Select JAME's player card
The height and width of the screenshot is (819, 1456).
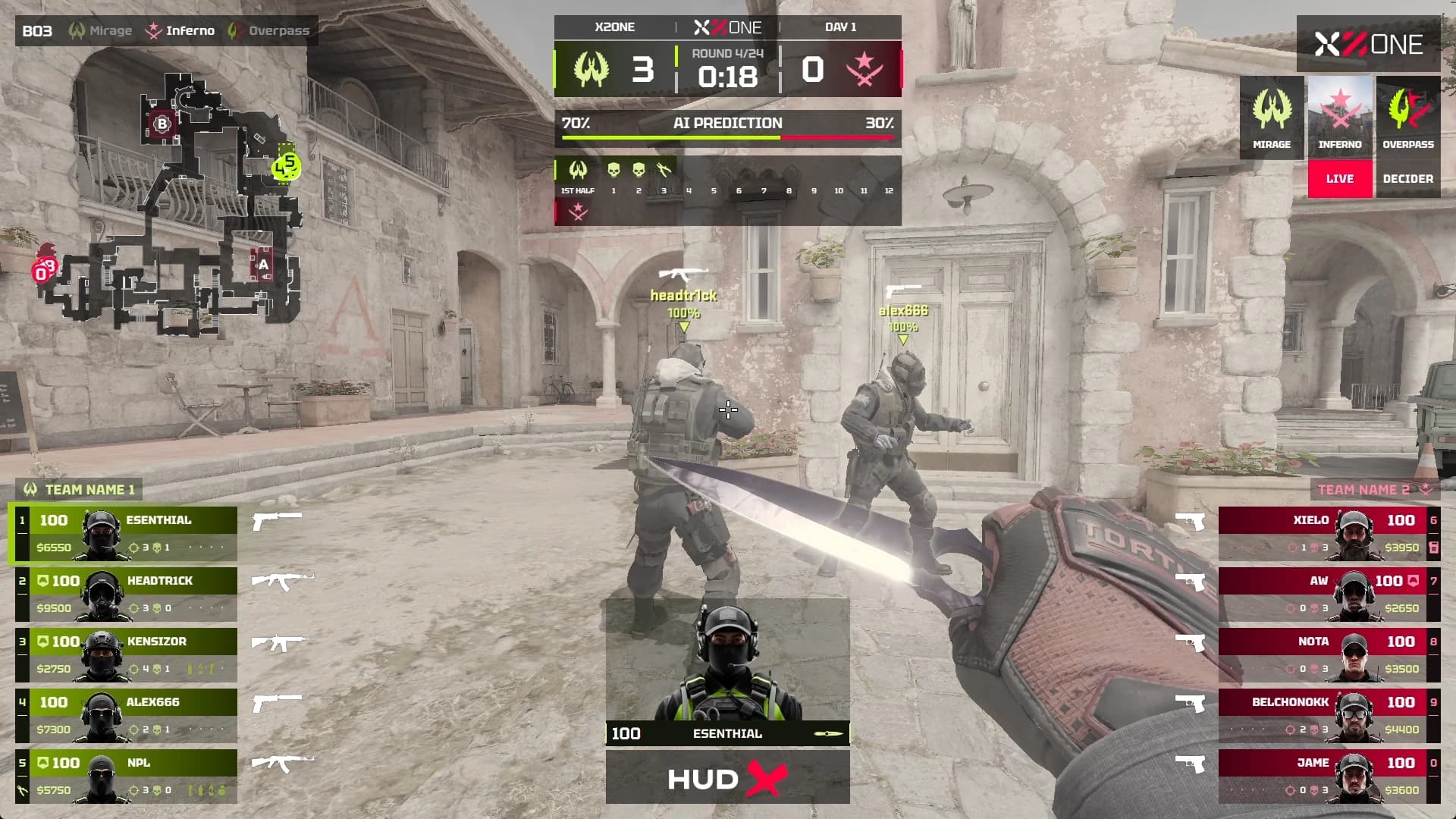1329,777
